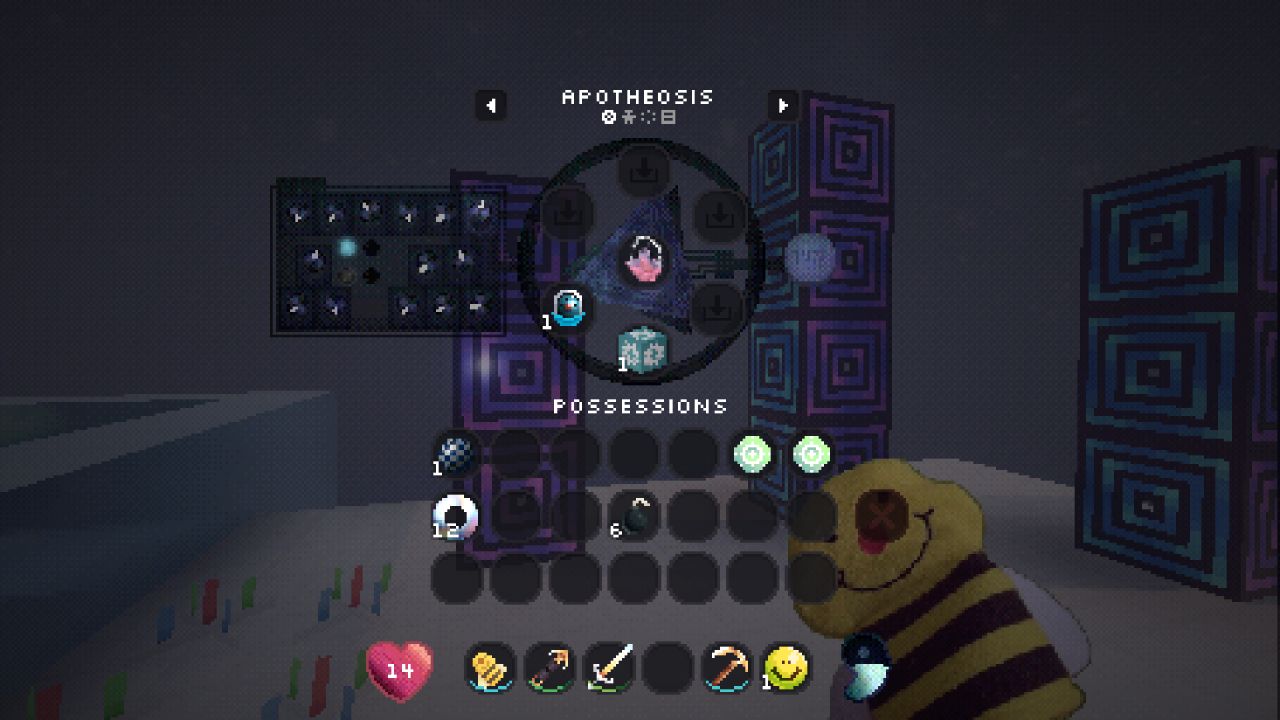Image resolution: width=1280 pixels, height=720 pixels.
Task: Pick up the blue glass dome item
Action: click(567, 307)
